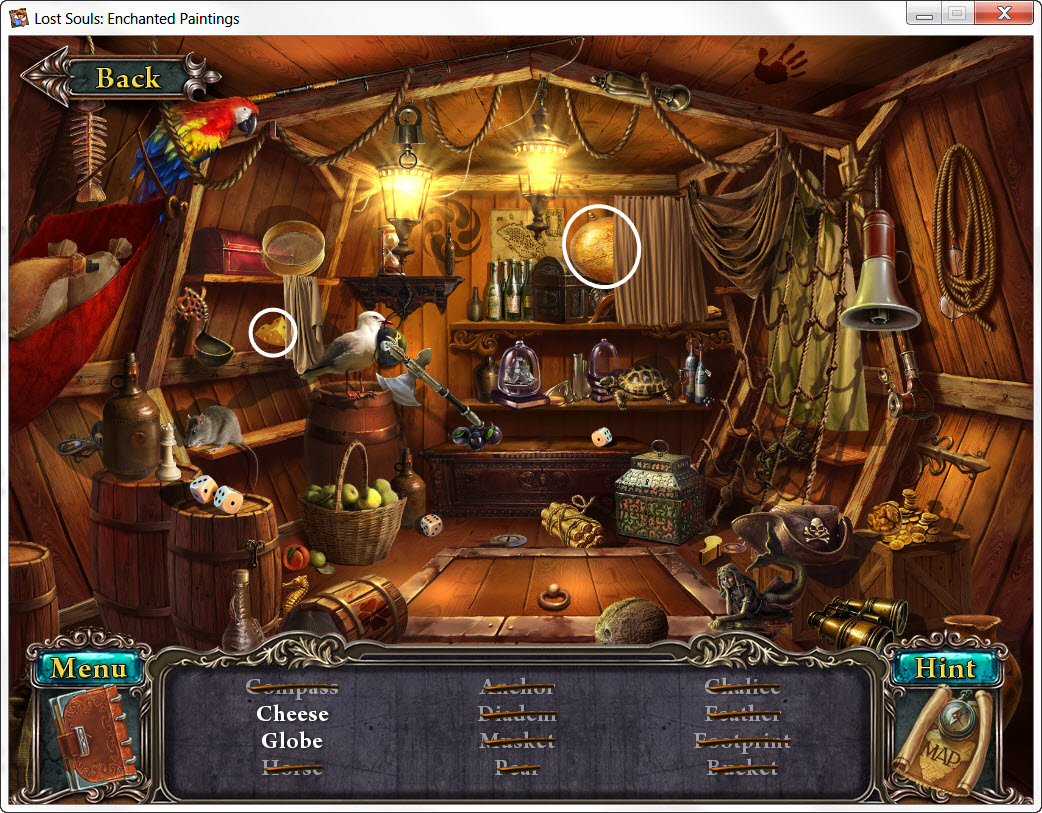Open the Menu button
1042x813 pixels.
click(88, 668)
